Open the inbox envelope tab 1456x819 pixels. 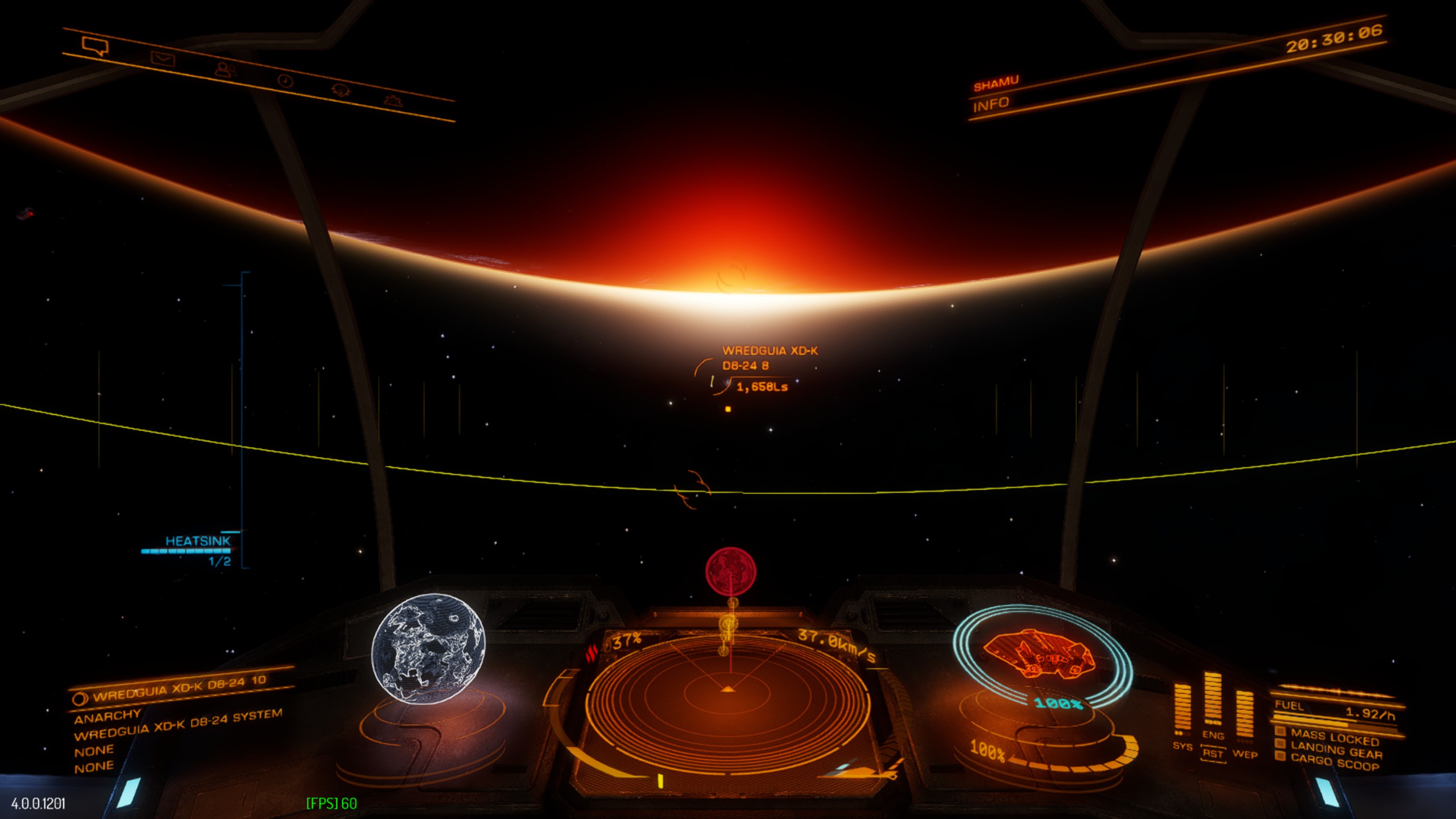[163, 59]
